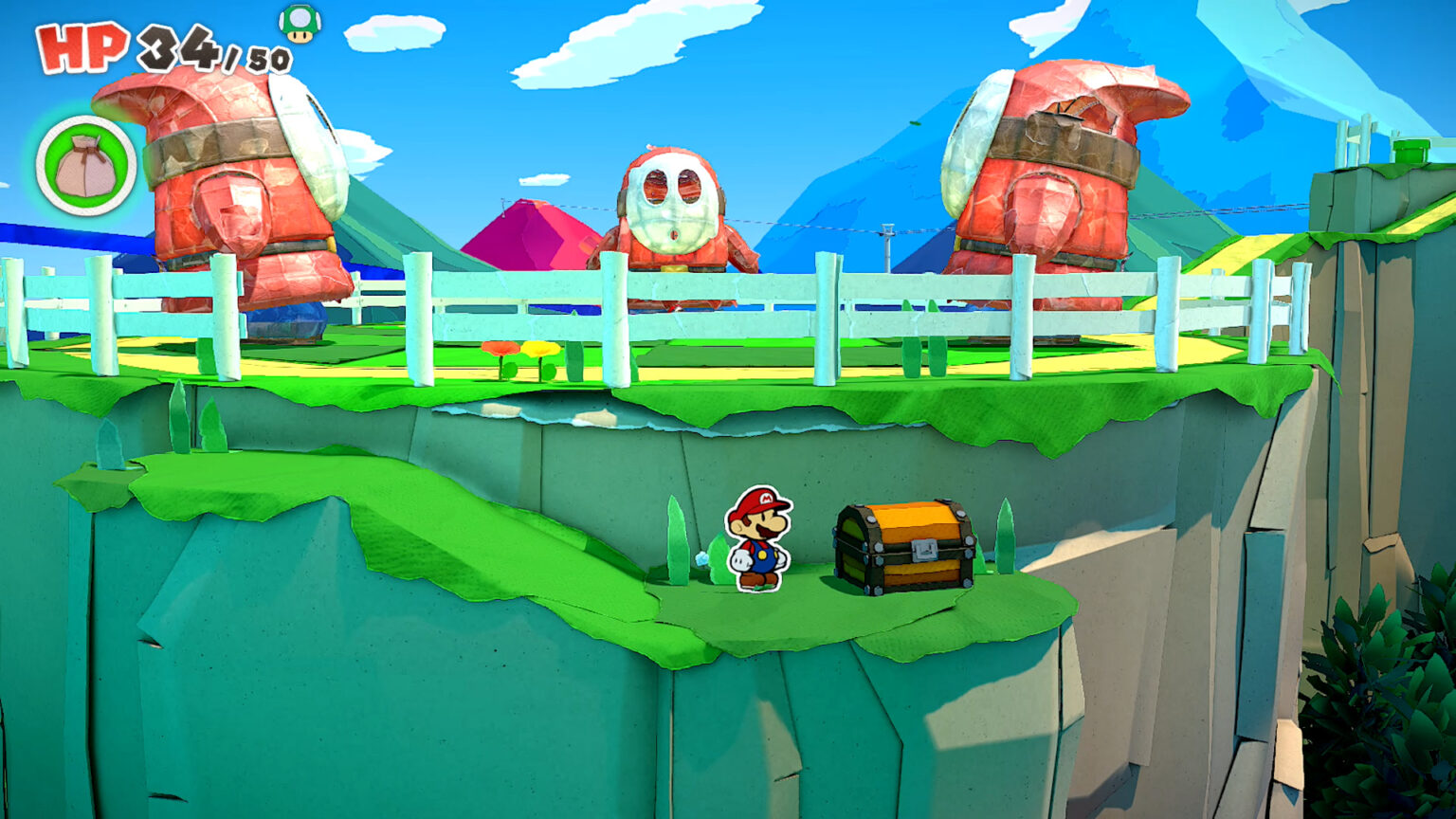
Task: Select the green pipe on the cliff
Action: pos(1410,150)
